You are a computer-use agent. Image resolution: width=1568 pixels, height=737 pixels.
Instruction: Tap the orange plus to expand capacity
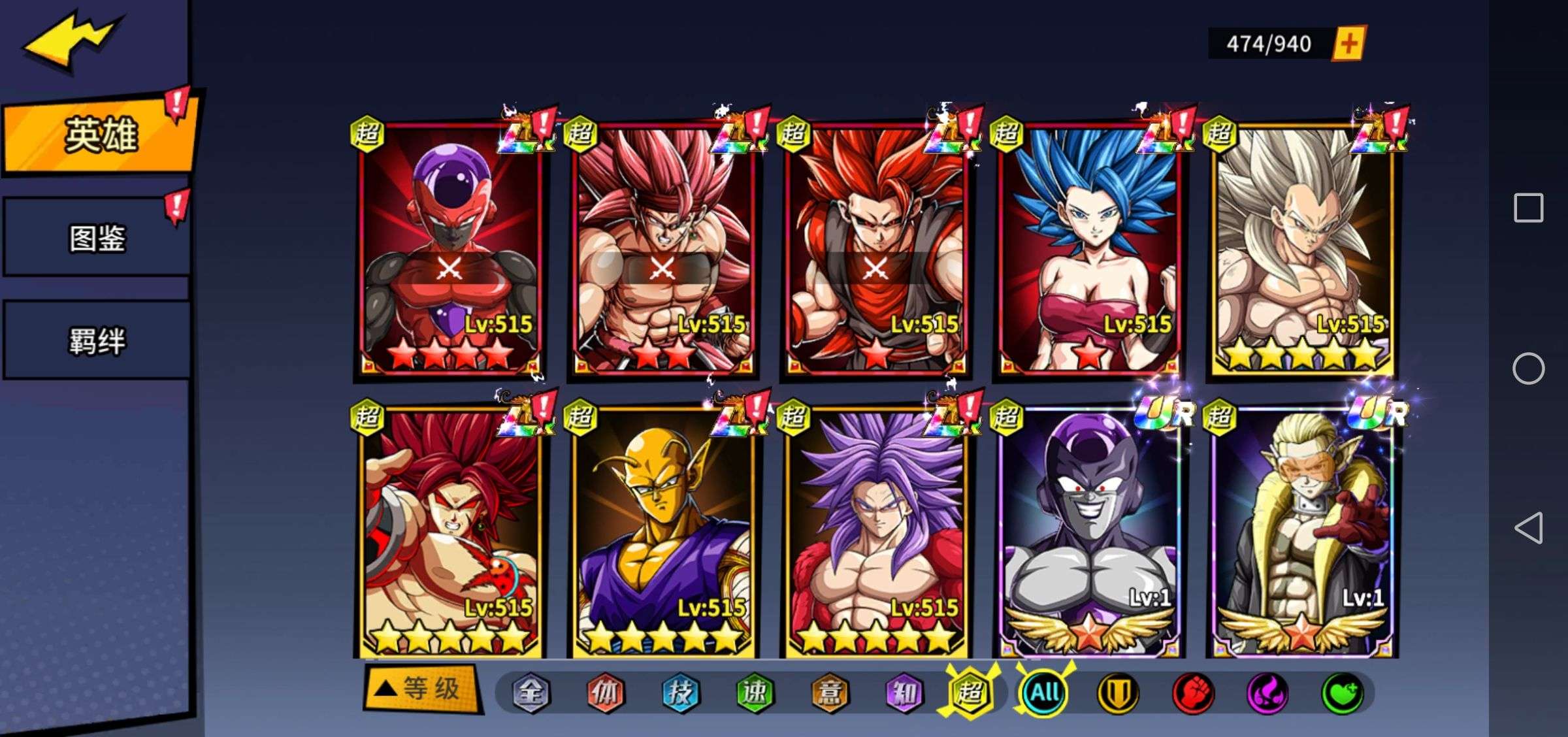[x=1348, y=44]
